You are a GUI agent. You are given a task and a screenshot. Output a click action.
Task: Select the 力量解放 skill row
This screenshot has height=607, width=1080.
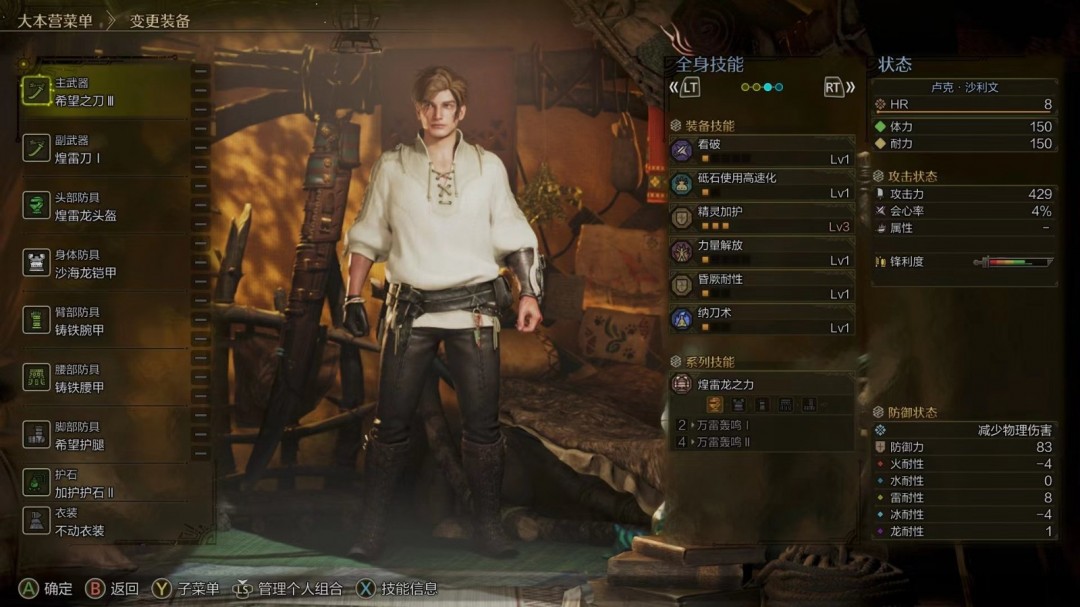762,252
